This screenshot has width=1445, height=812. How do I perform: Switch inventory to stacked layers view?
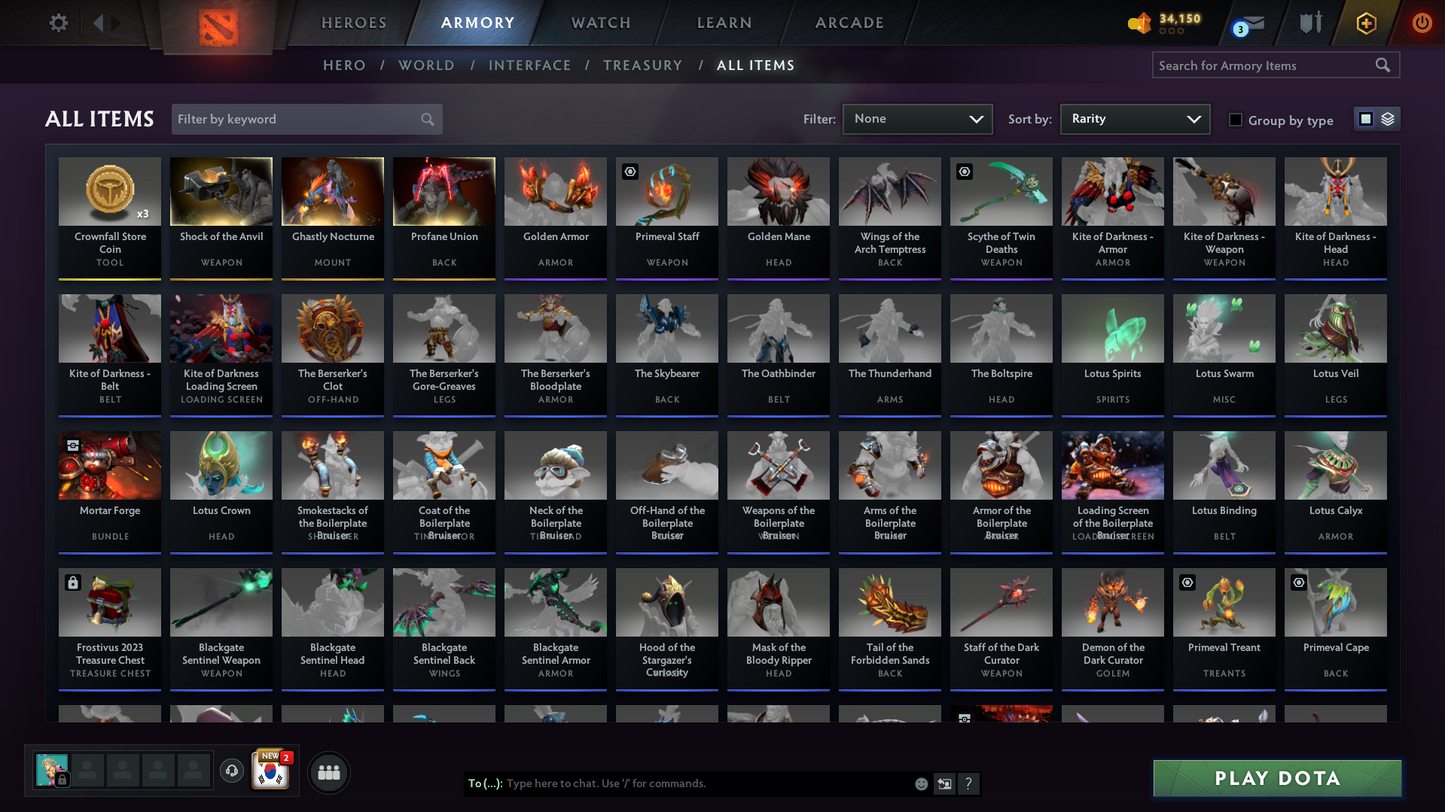click(x=1389, y=118)
